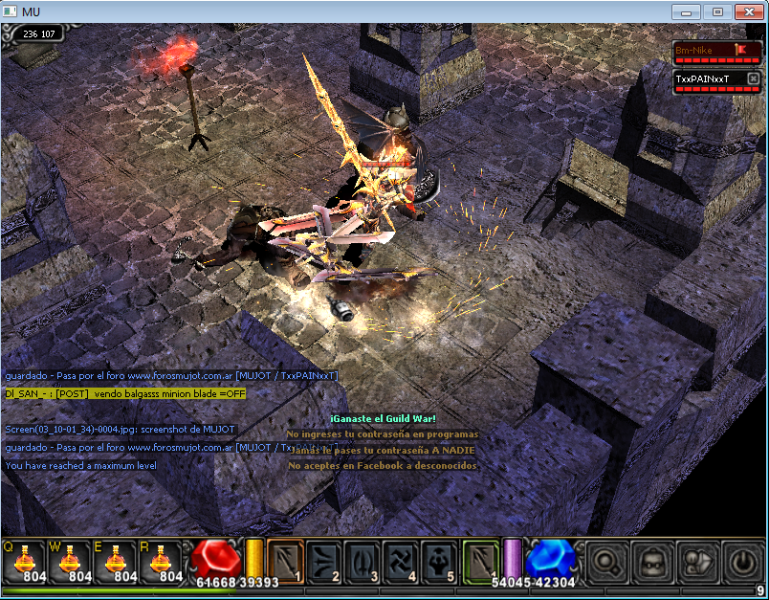Select party member TxxPAINxxT
This screenshot has width=769, height=600.
710,79
